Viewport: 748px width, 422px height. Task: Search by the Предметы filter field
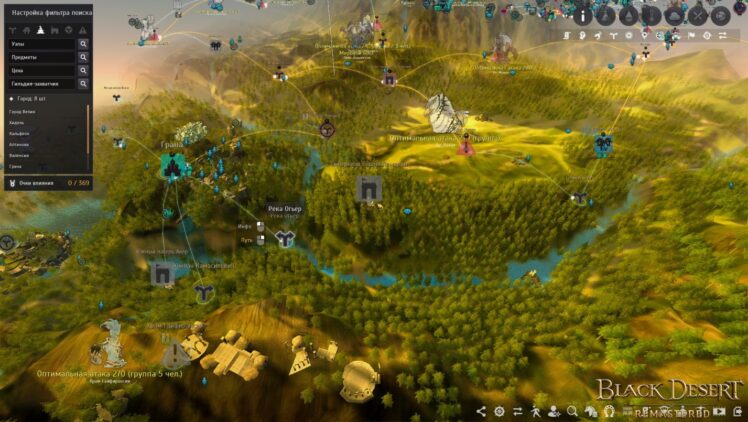click(41, 57)
